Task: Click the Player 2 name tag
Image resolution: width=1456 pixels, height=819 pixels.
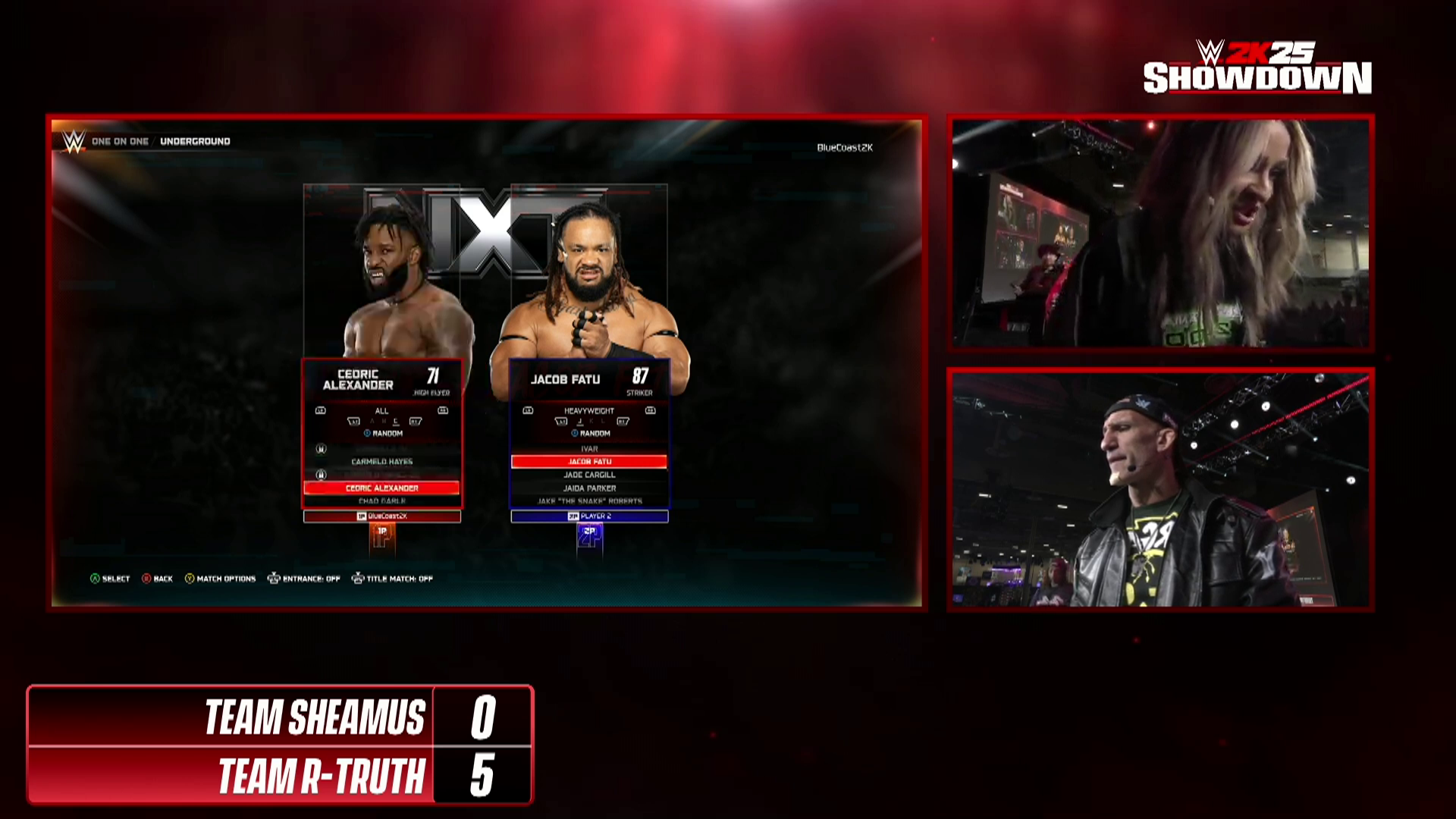Action: pos(589,516)
